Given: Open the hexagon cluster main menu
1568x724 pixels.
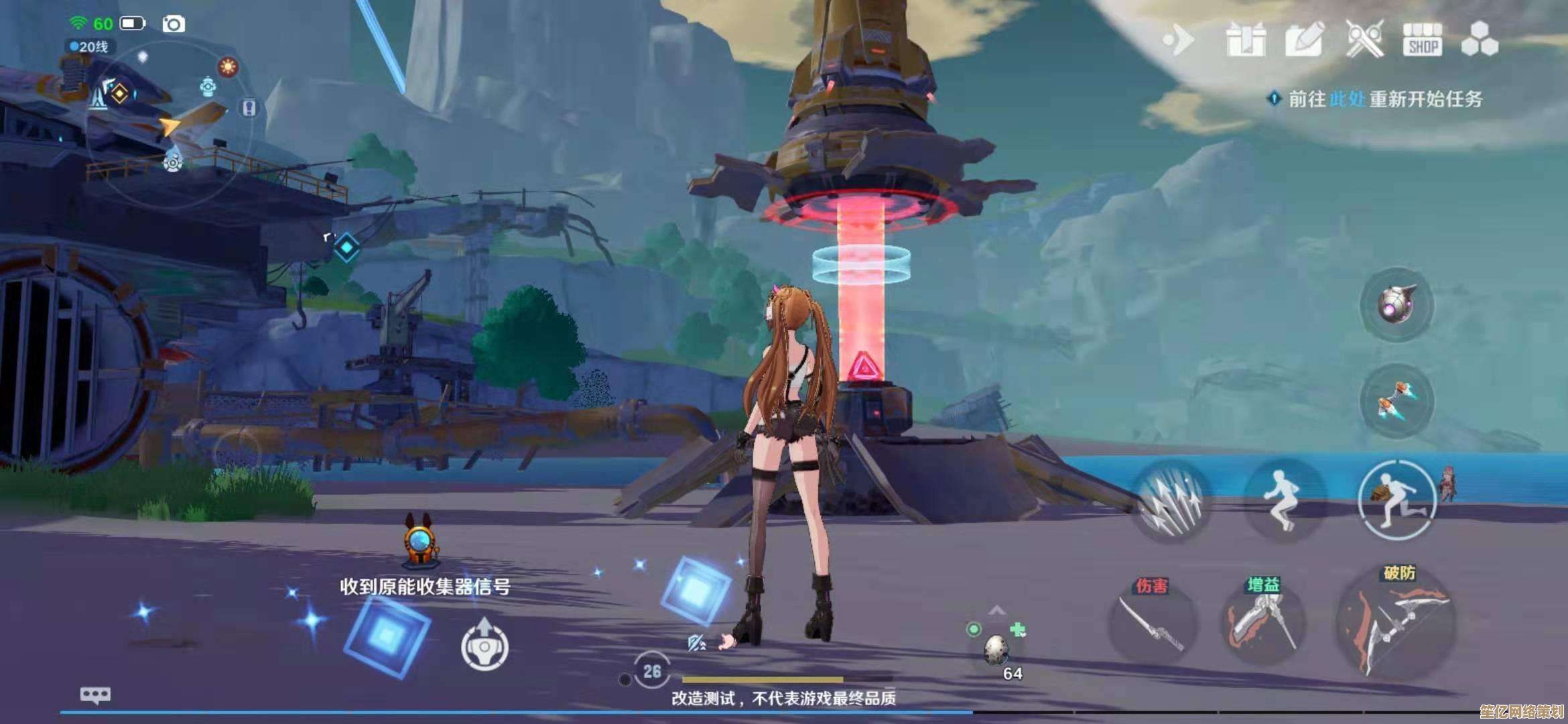Looking at the screenshot, I should (1480, 39).
